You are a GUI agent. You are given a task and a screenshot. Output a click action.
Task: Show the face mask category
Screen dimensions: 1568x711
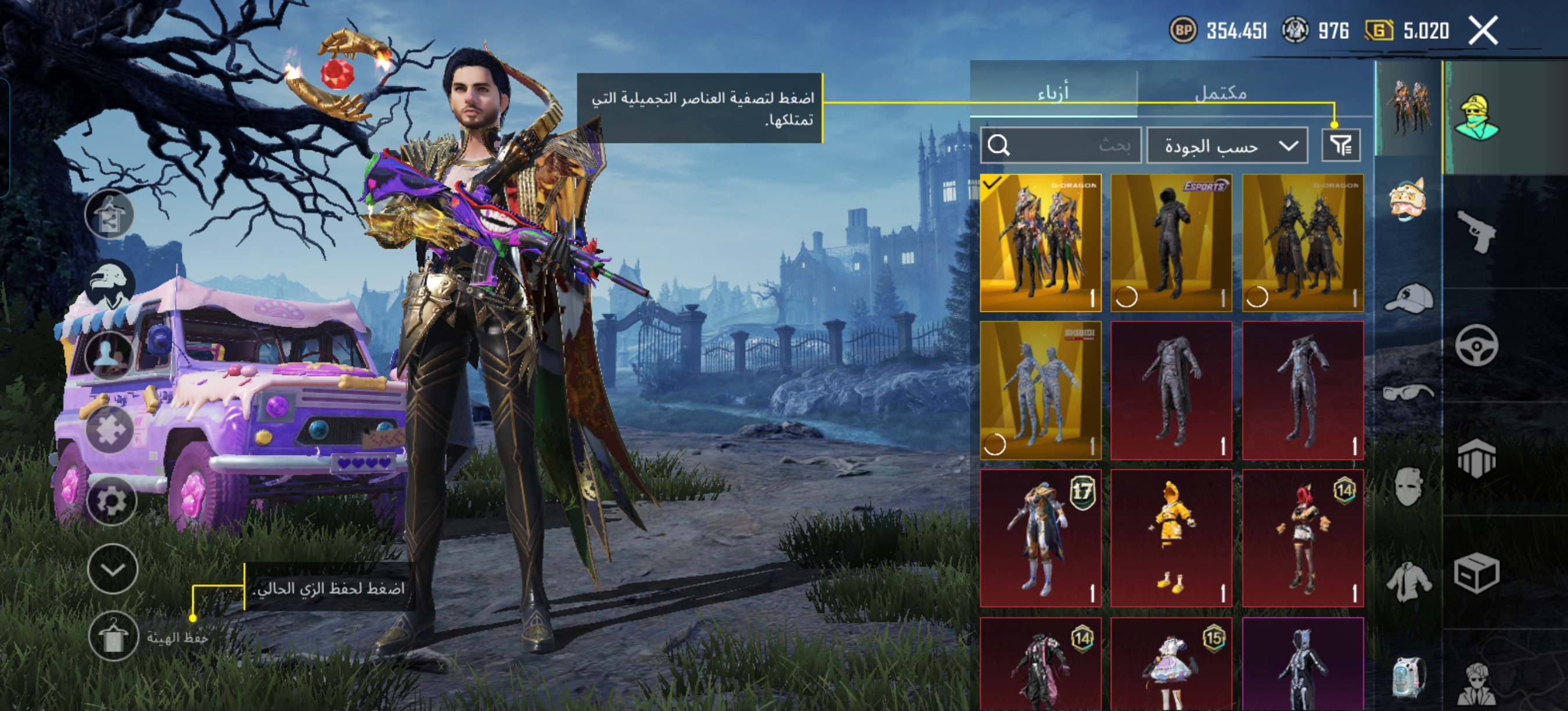click(x=1408, y=487)
